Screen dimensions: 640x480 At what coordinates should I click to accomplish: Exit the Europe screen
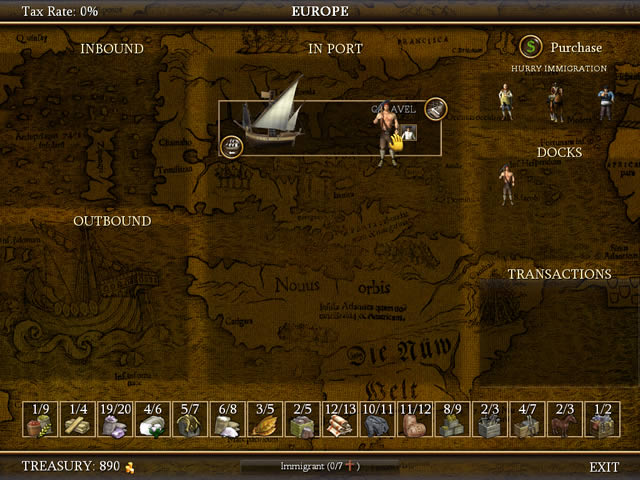pyautogui.click(x=604, y=467)
